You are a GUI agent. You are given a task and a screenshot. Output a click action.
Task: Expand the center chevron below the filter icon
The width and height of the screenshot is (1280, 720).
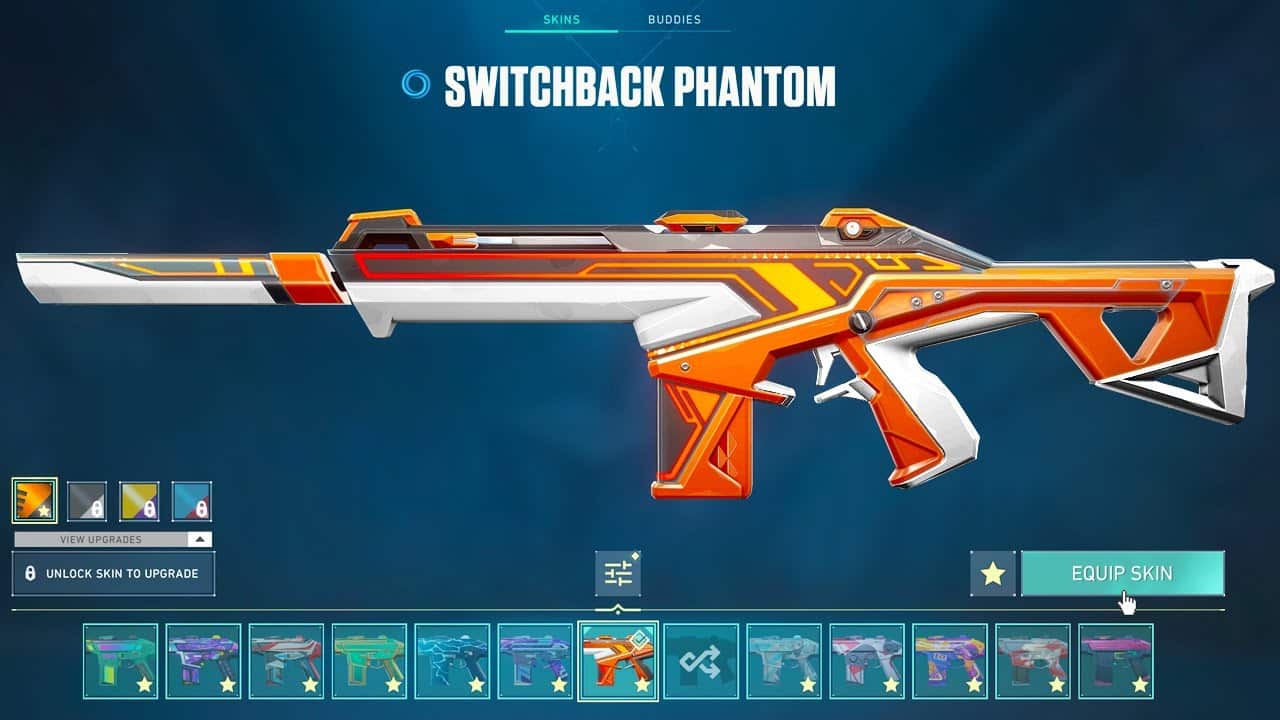pyautogui.click(x=617, y=606)
